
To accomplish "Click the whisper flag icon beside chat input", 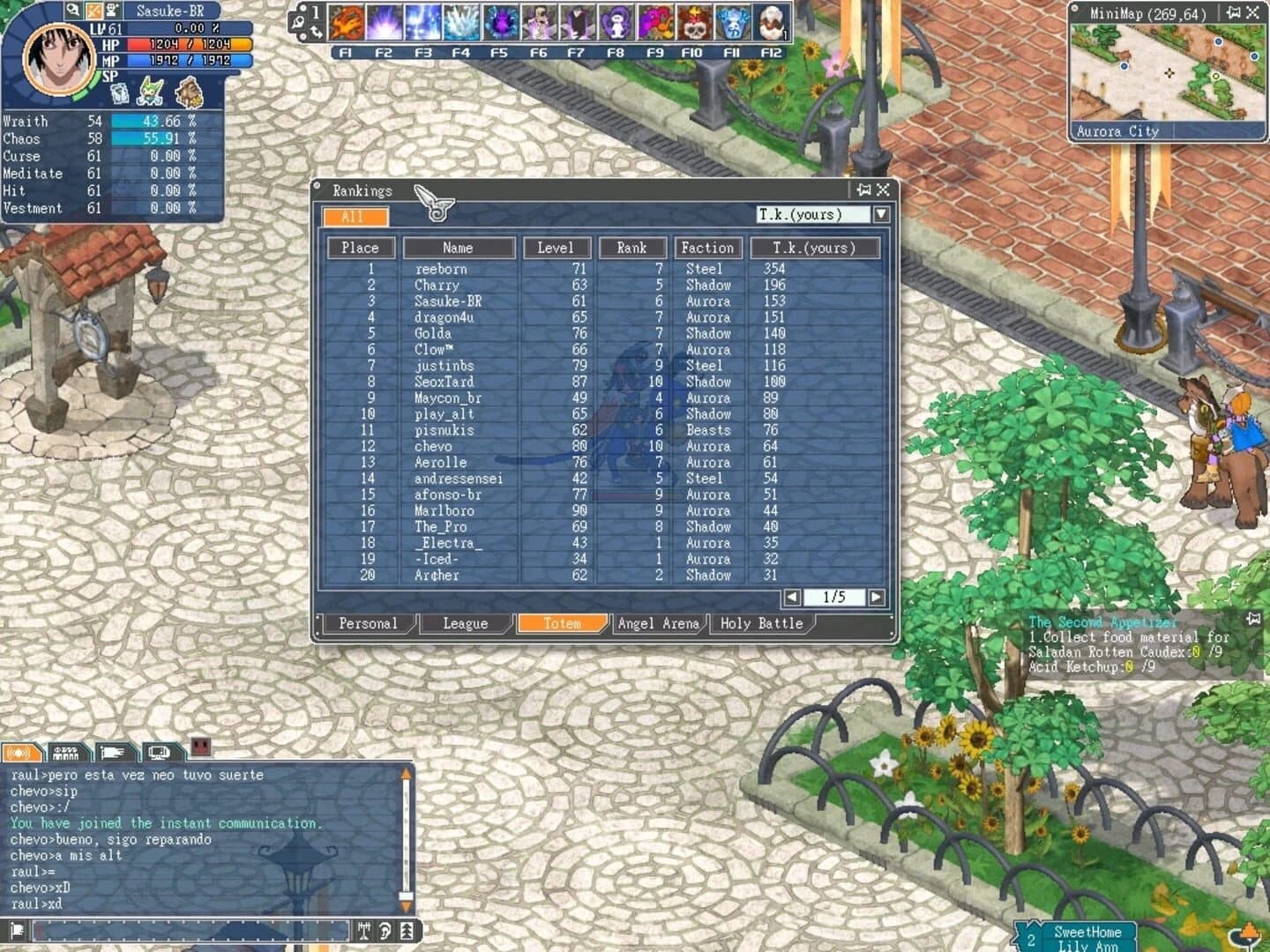I will pos(18,929).
